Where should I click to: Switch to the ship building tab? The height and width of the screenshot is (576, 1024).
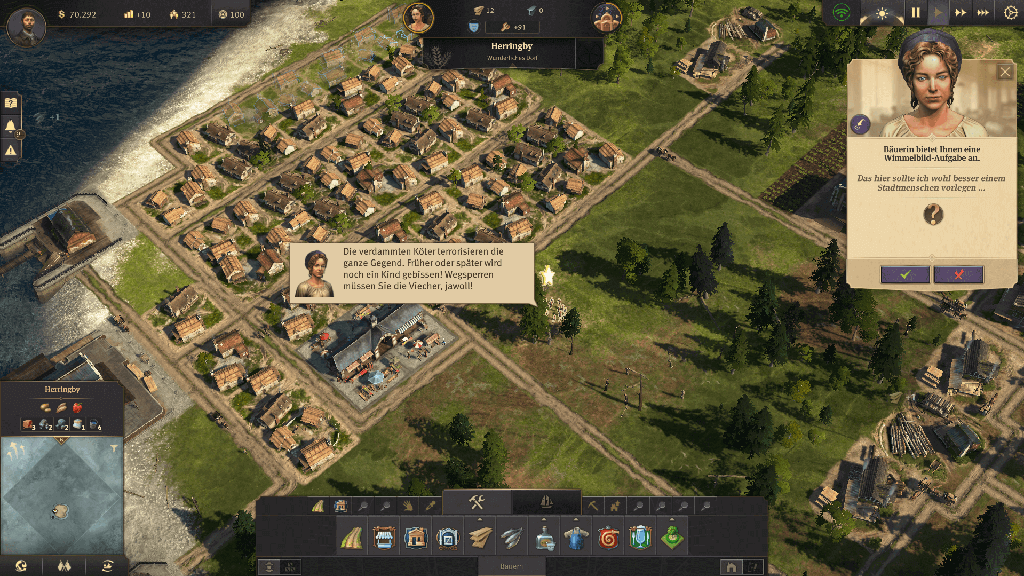[x=546, y=502]
